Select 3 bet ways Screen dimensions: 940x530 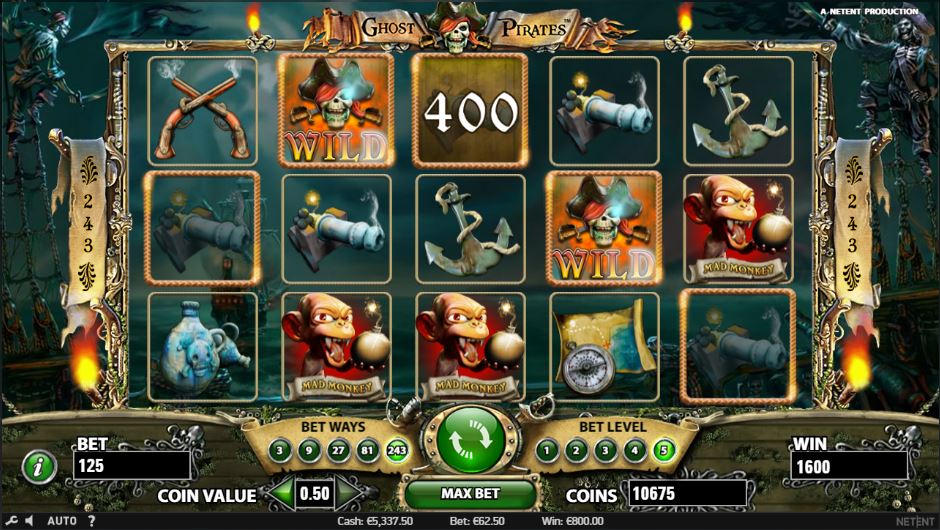(281, 451)
